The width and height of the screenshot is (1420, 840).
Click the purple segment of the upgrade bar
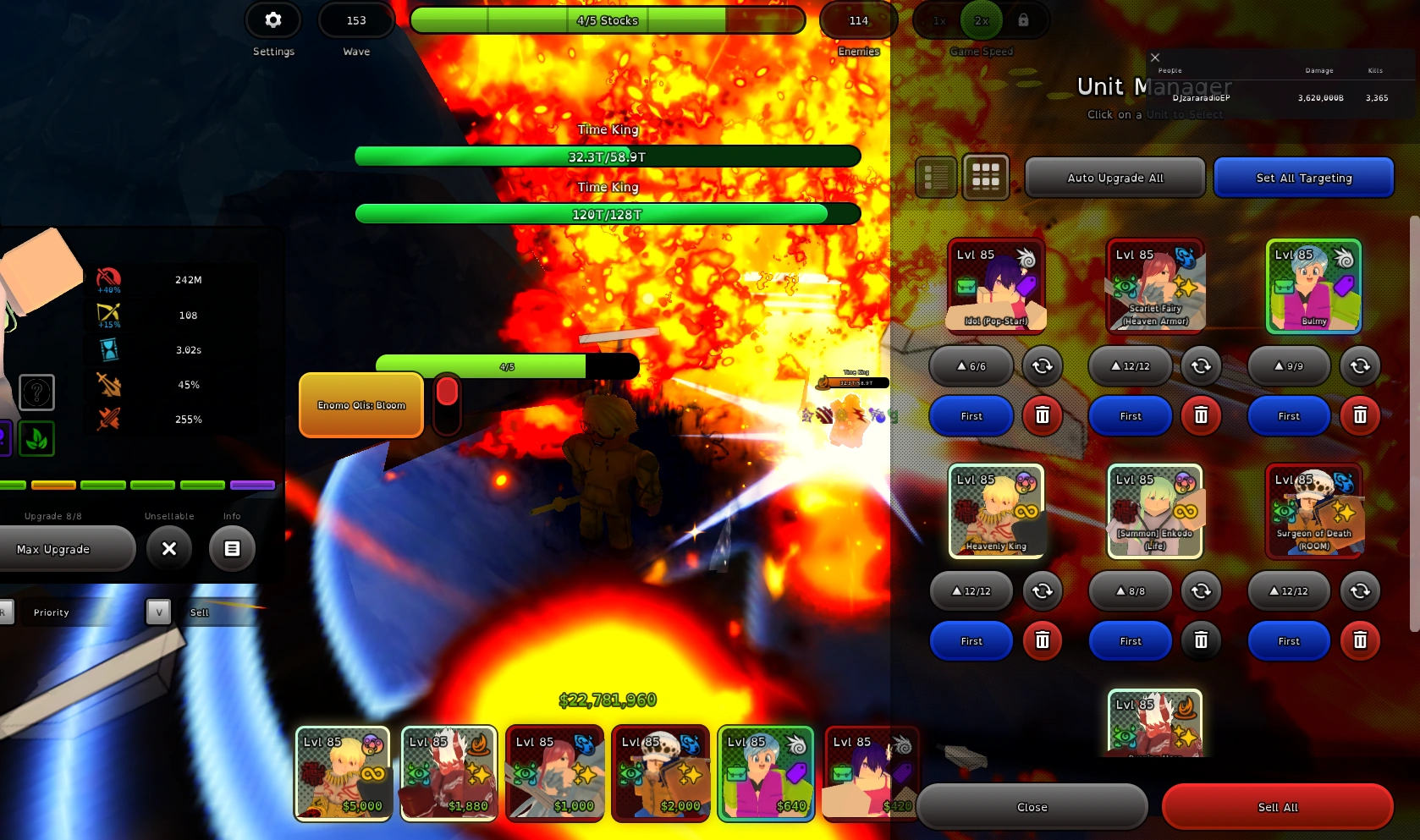point(255,485)
